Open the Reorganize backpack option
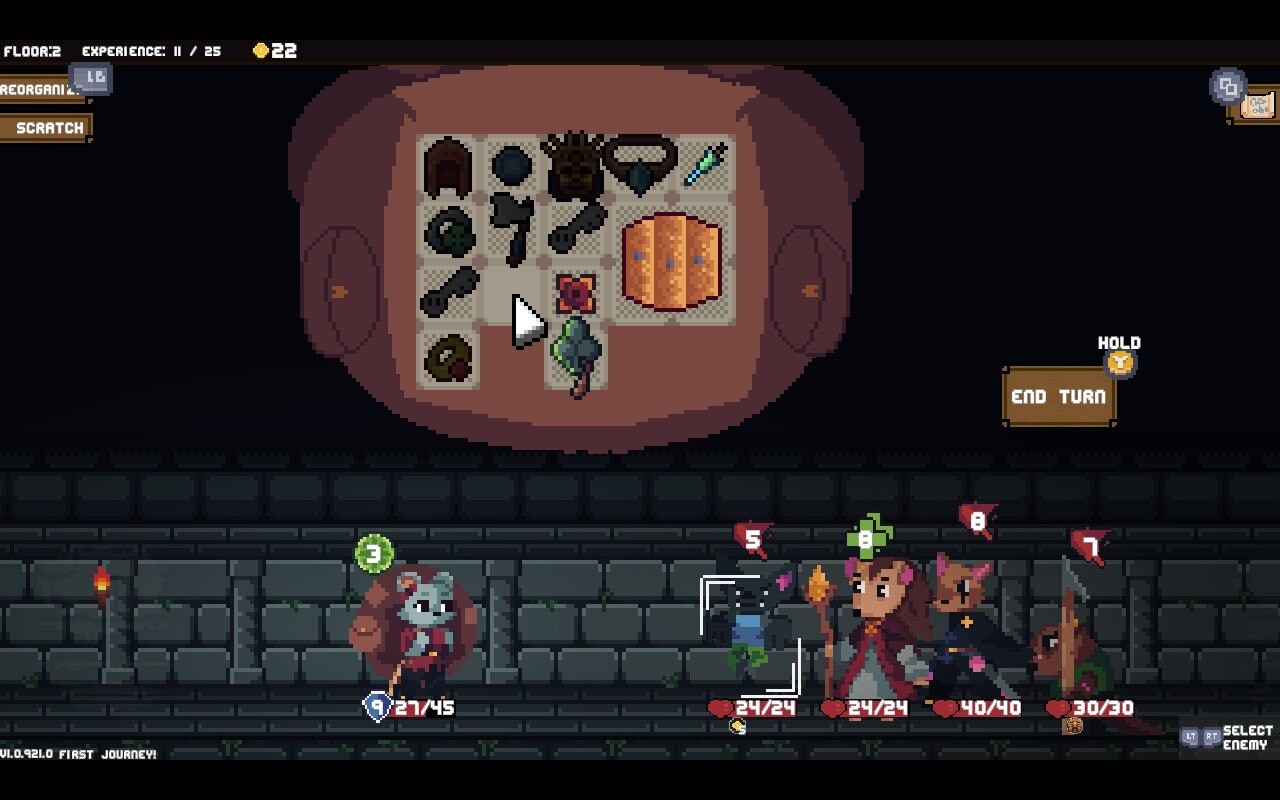 [40, 90]
